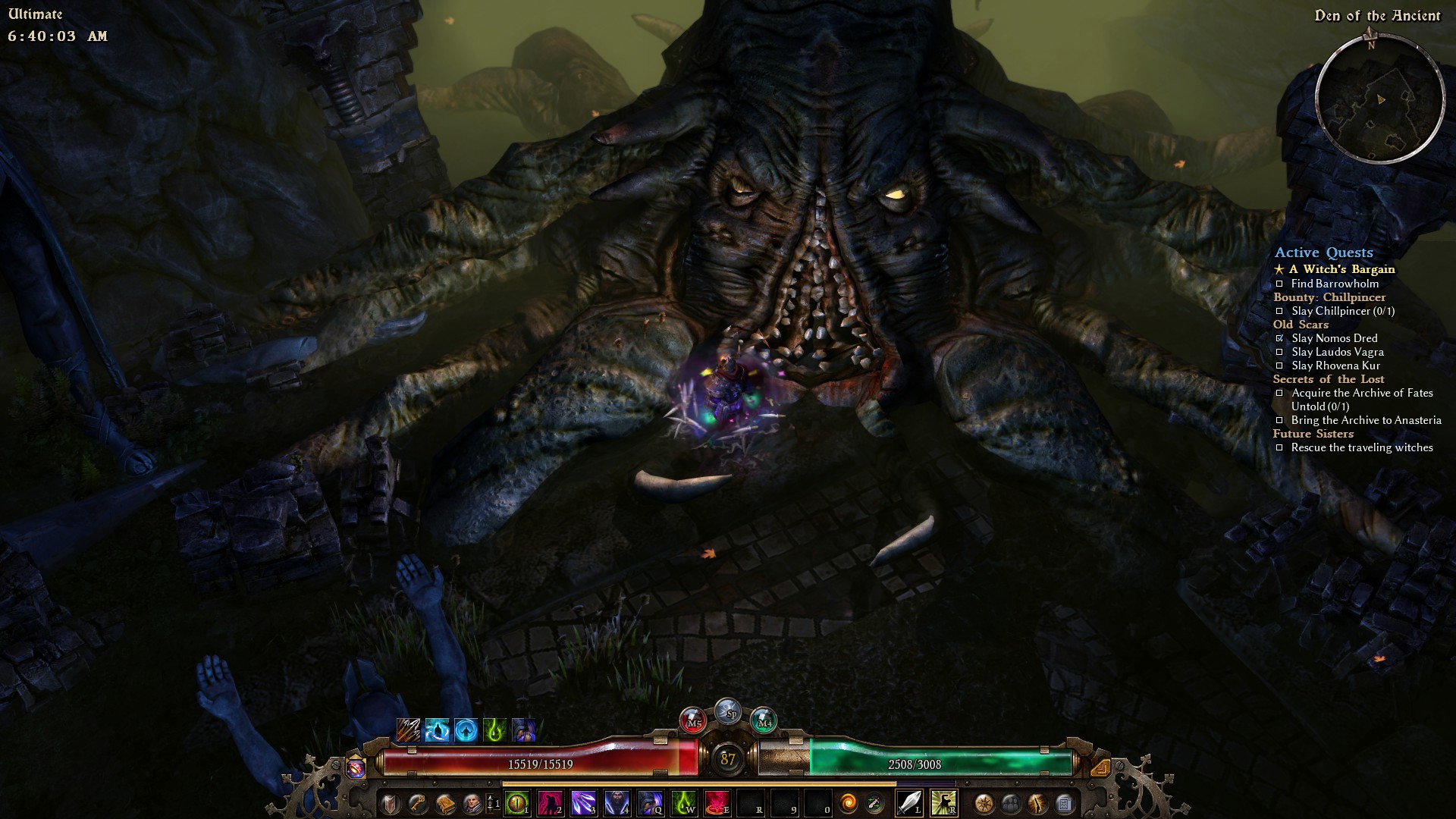Select the 'A Witch's Bargain' quest entry
The width and height of the screenshot is (1456, 819).
1341,269
